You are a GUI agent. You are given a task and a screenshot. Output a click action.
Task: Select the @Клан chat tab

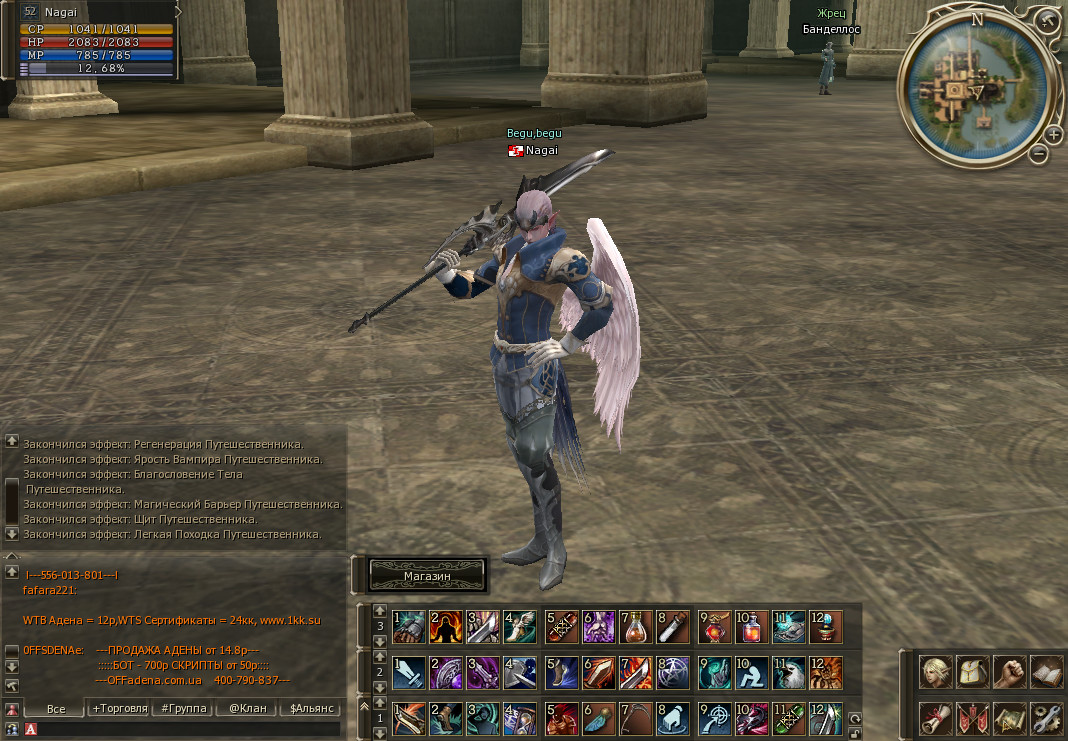pyautogui.click(x=247, y=708)
